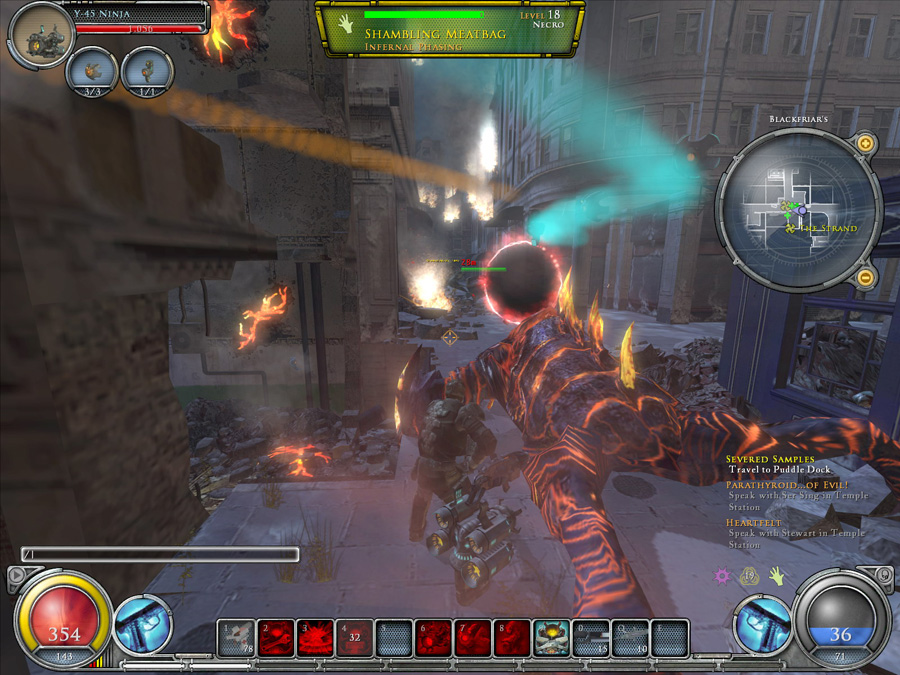Viewport: 900px width, 675px height.
Task: Activate the red skill in hotbar slot 8
Action: click(512, 639)
